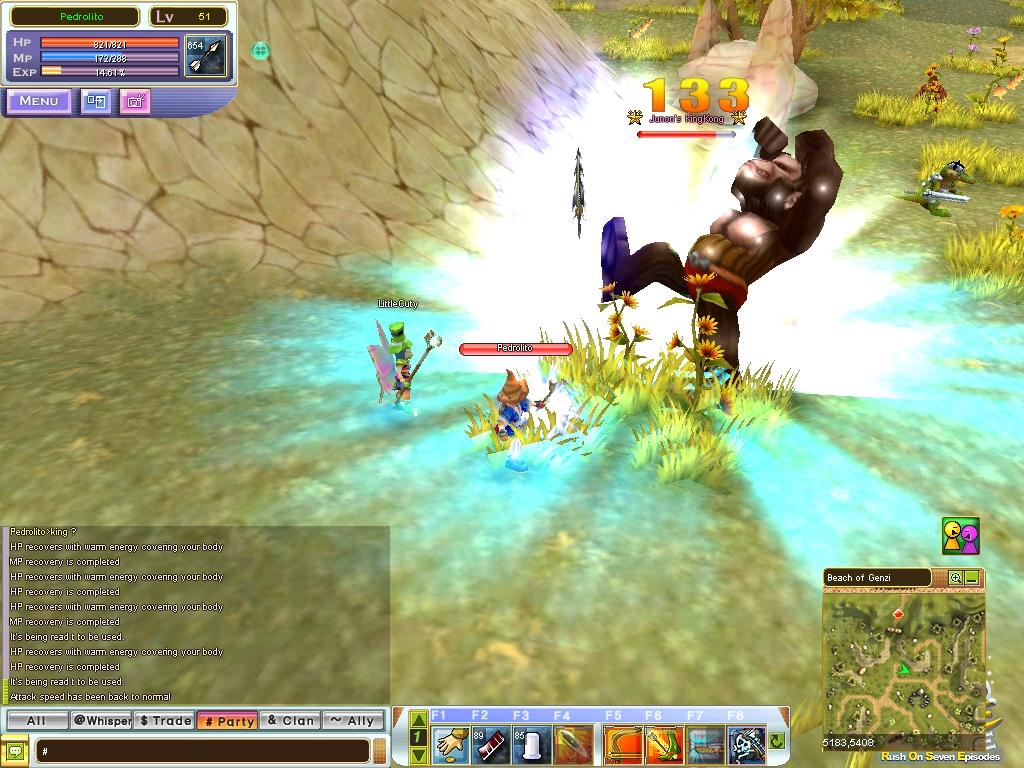Use the white potion in F3 slot
This screenshot has height=768, width=1024.
pos(533,744)
